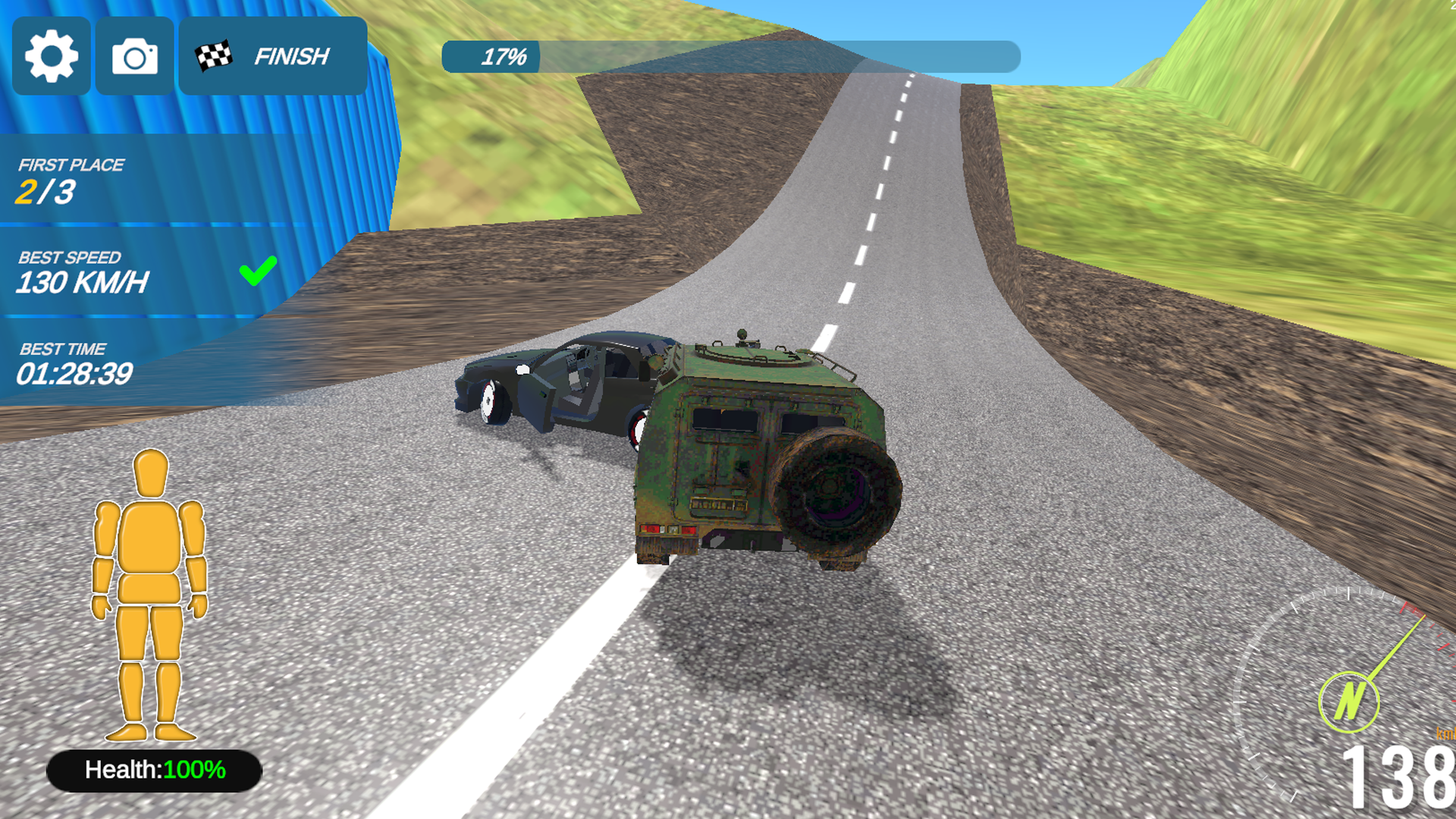Toggle the Health status display
1456x819 pixels.
154,769
